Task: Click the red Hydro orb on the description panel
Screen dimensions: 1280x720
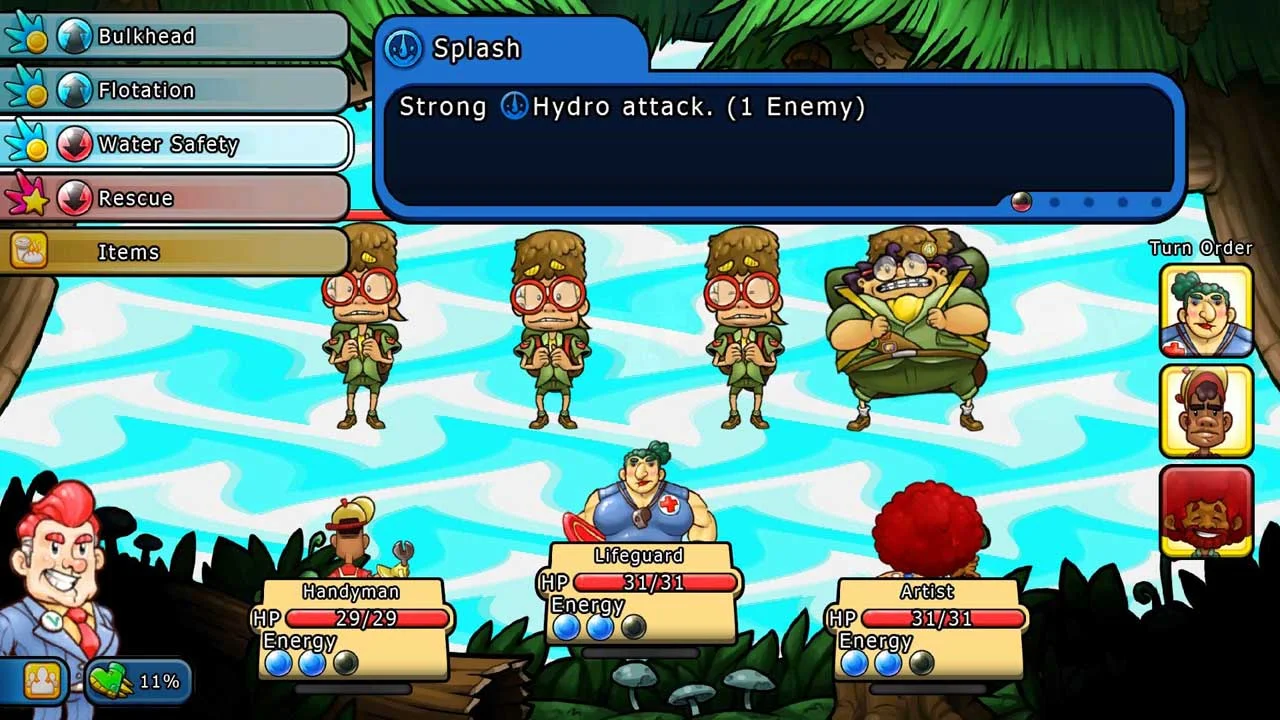Action: click(1022, 203)
